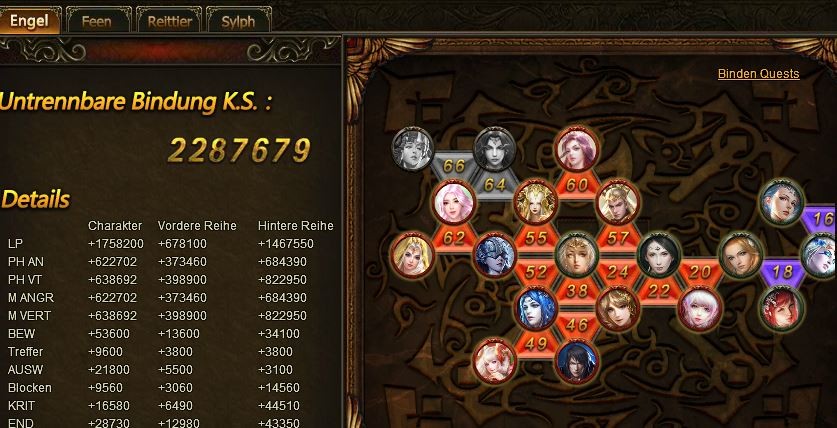This screenshot has height=428, width=837.
Task: Switch to the Engel tab
Action: (x=29, y=19)
